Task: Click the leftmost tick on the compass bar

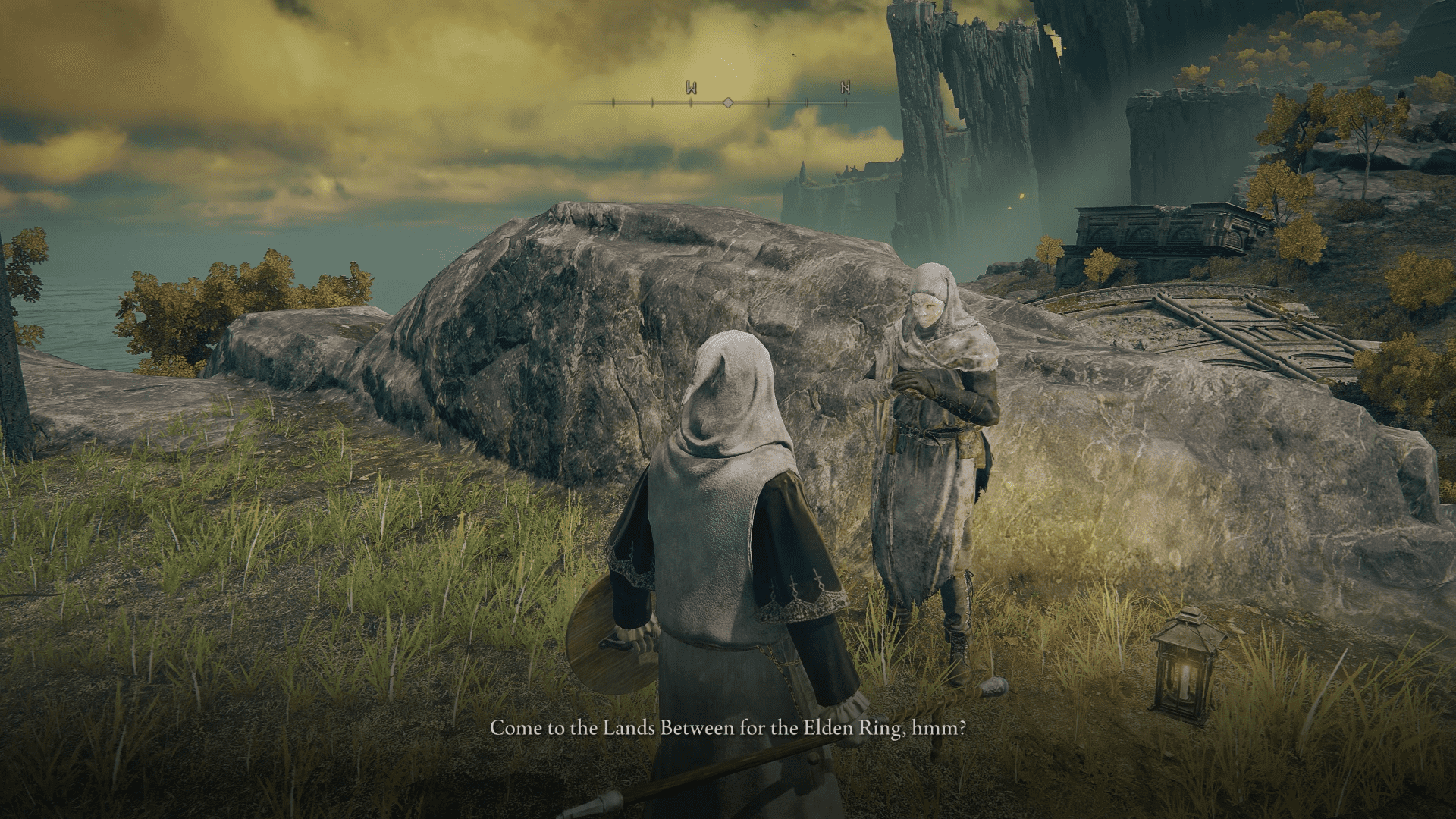Action: 613,102
